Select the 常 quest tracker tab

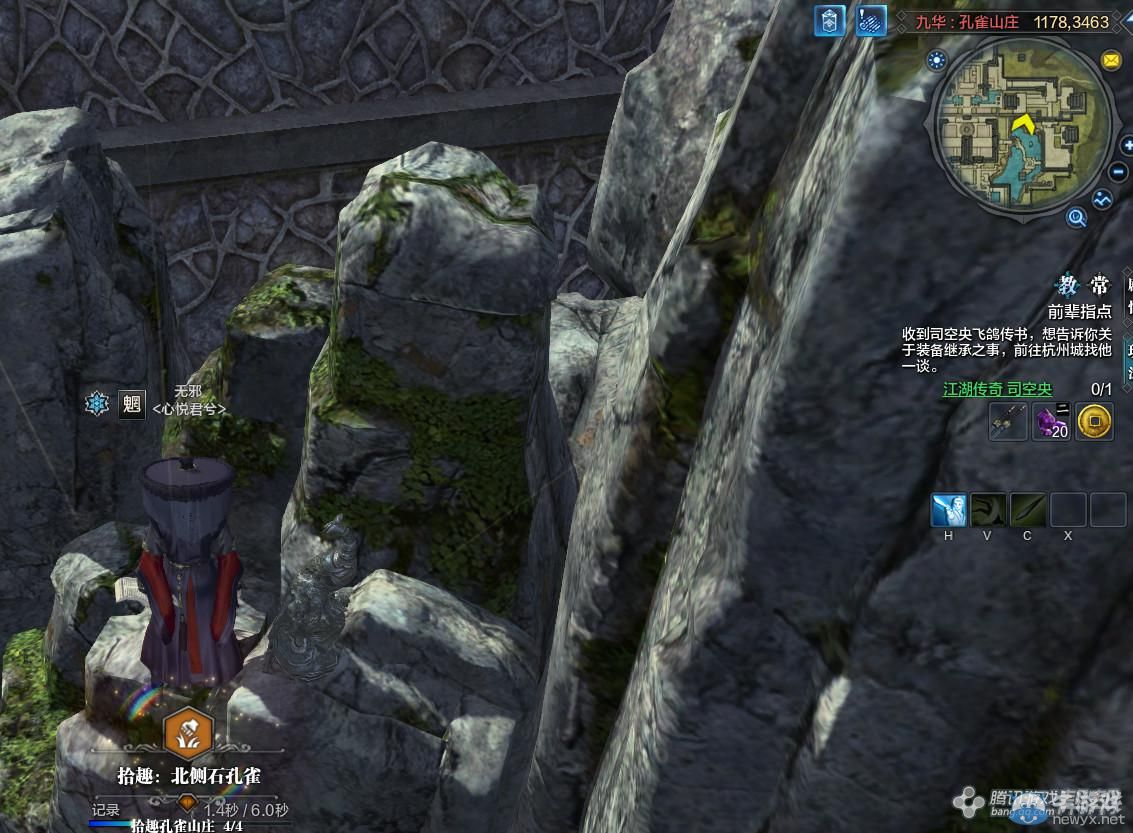pyautogui.click(x=1098, y=286)
